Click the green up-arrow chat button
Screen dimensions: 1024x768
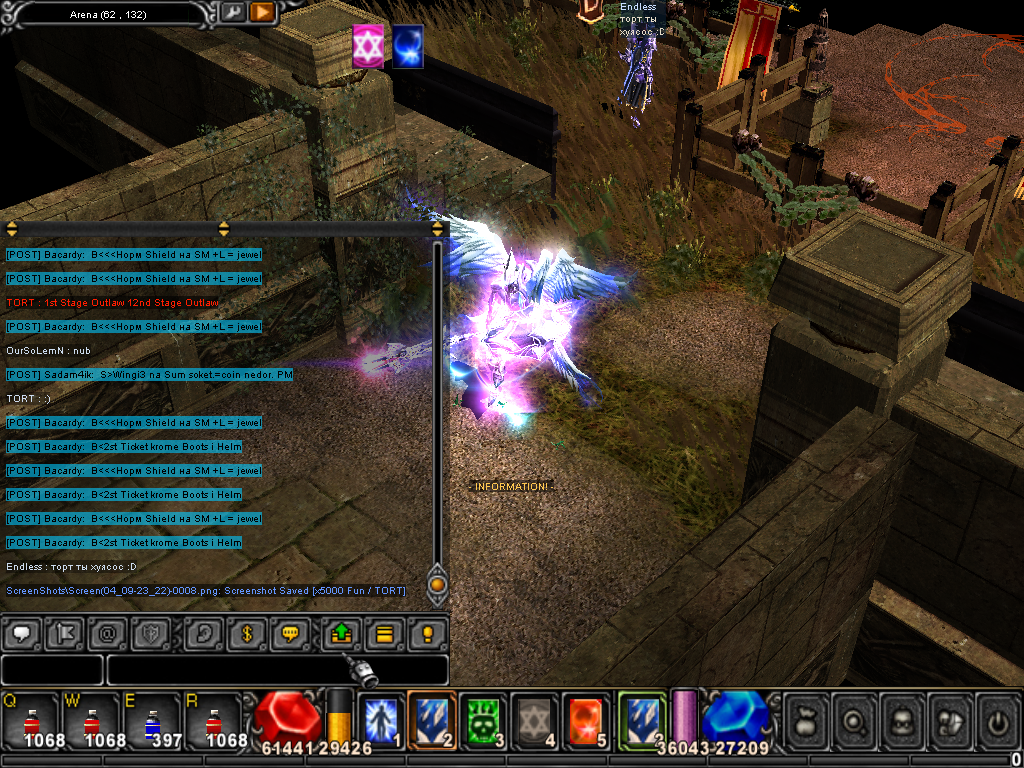(x=342, y=633)
